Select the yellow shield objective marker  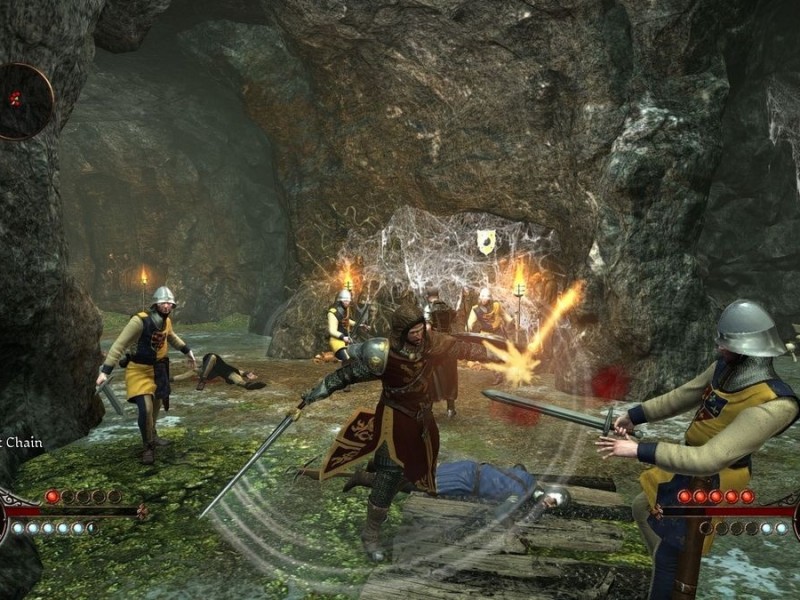click(x=486, y=241)
